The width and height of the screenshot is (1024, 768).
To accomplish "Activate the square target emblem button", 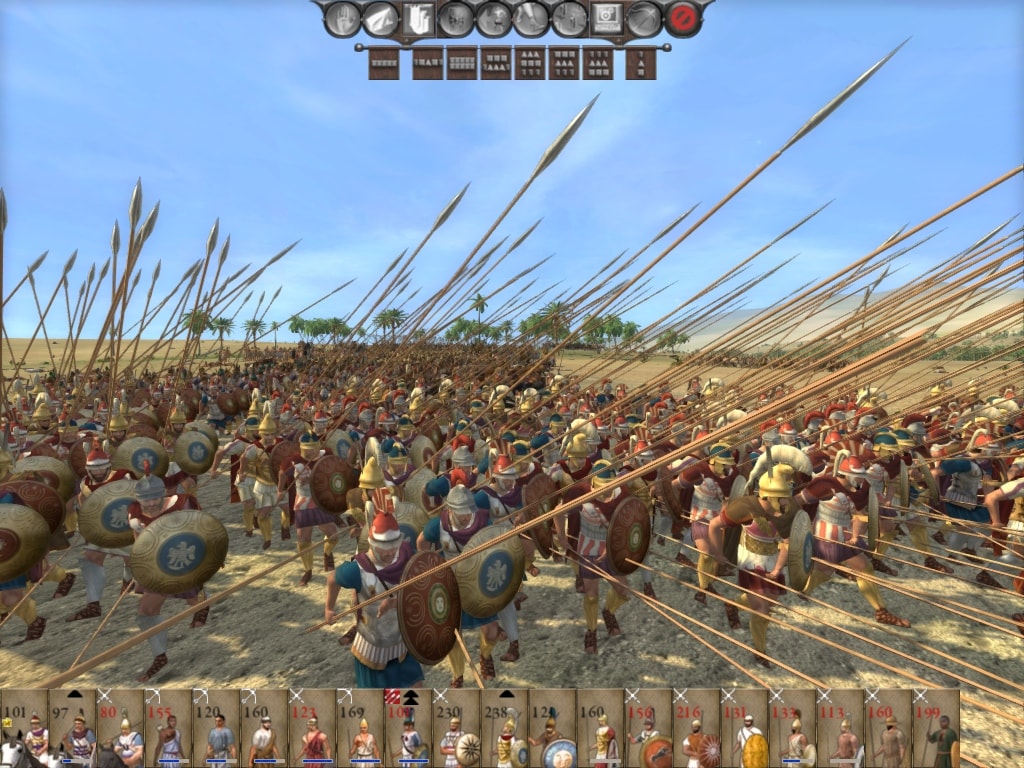I will 607,18.
